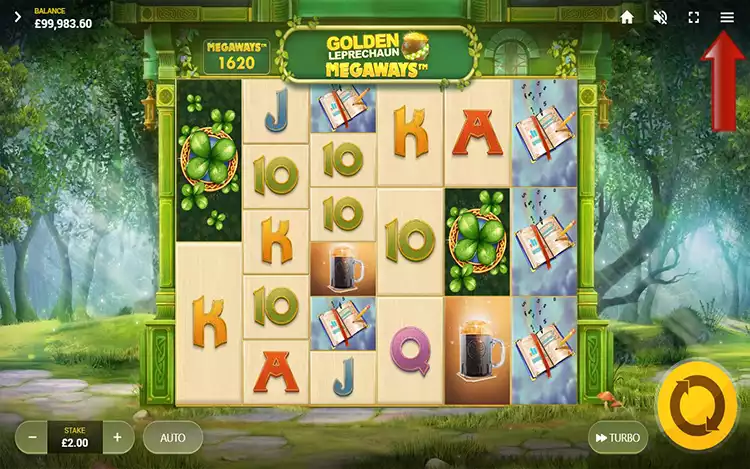Increase the stake with the plus button
This screenshot has width=750, height=469.
click(117, 437)
